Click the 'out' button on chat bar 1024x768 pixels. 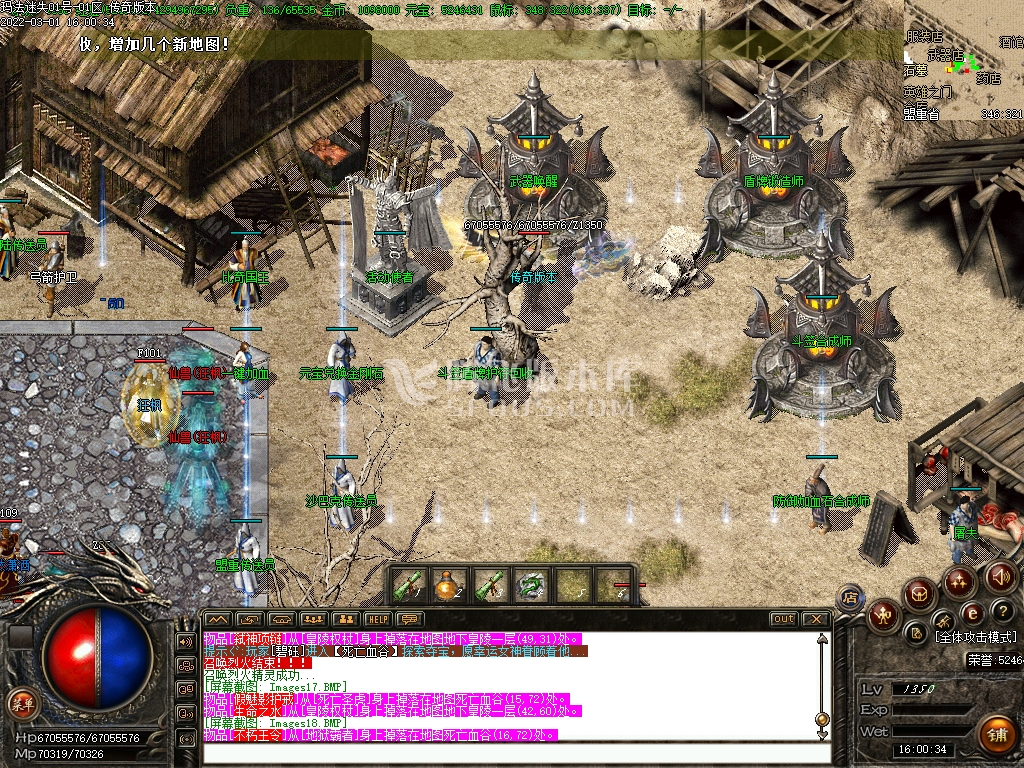coord(784,619)
